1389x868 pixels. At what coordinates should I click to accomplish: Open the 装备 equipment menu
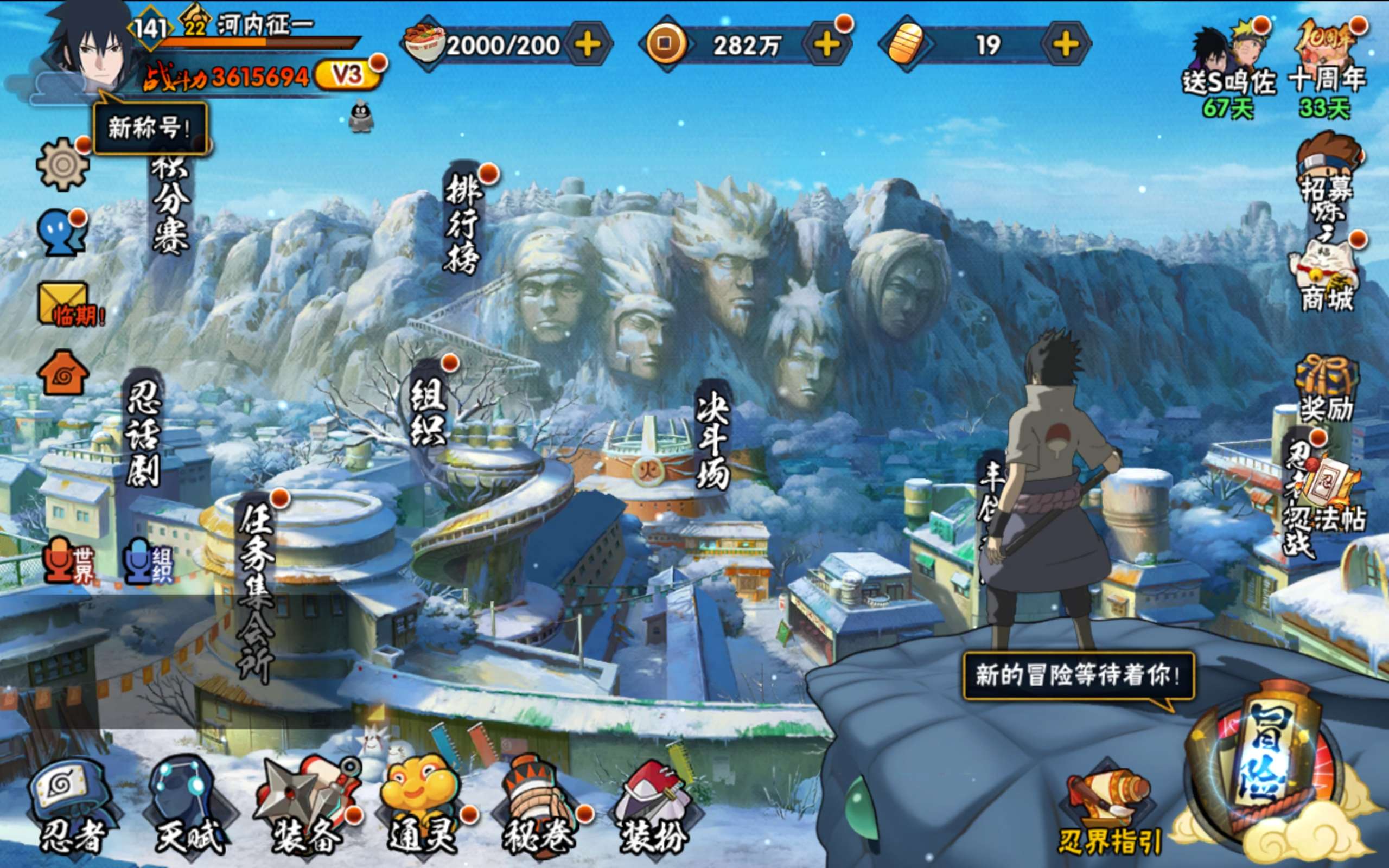pos(308,807)
